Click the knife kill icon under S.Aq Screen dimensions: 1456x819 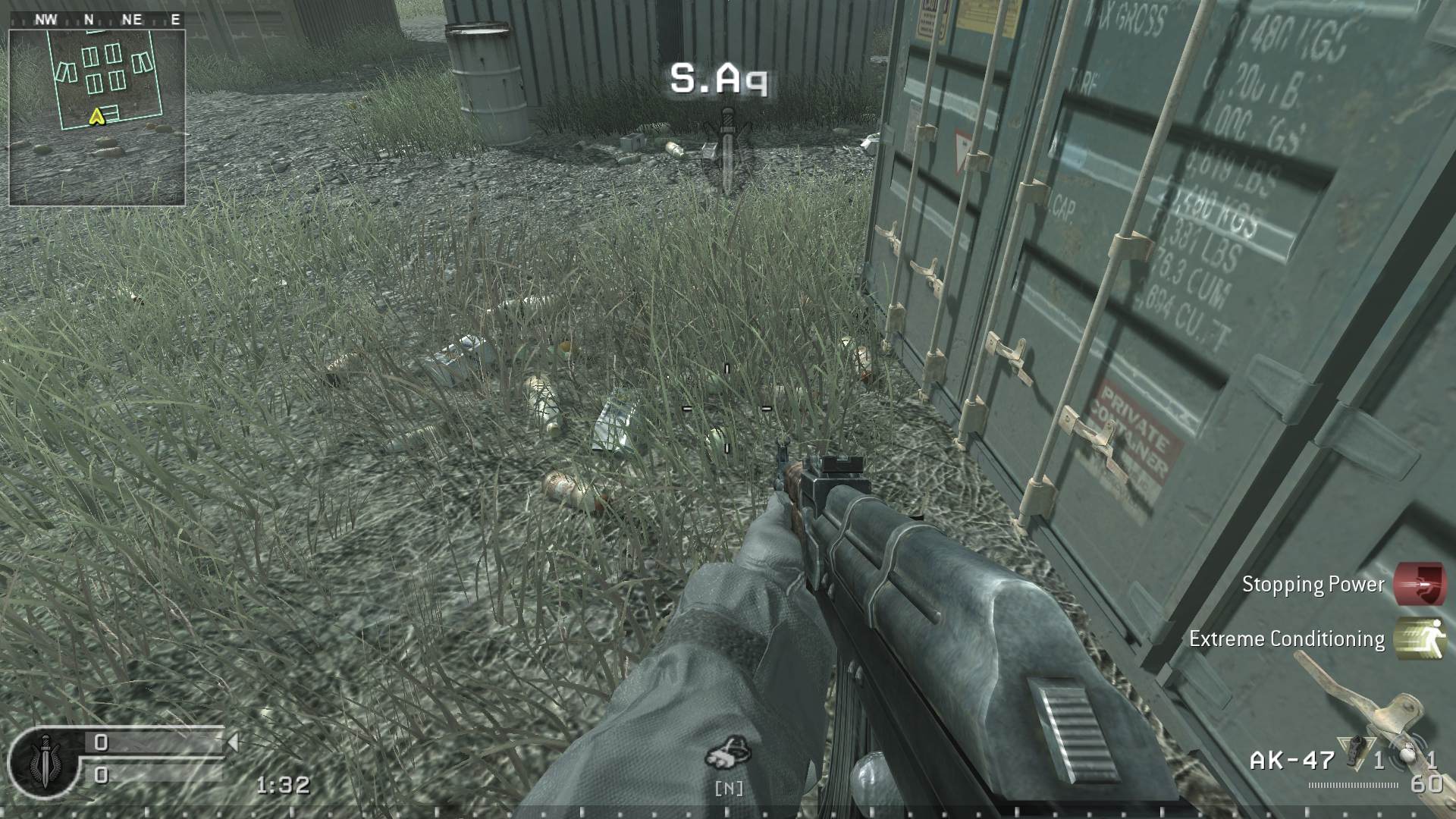pos(726,148)
